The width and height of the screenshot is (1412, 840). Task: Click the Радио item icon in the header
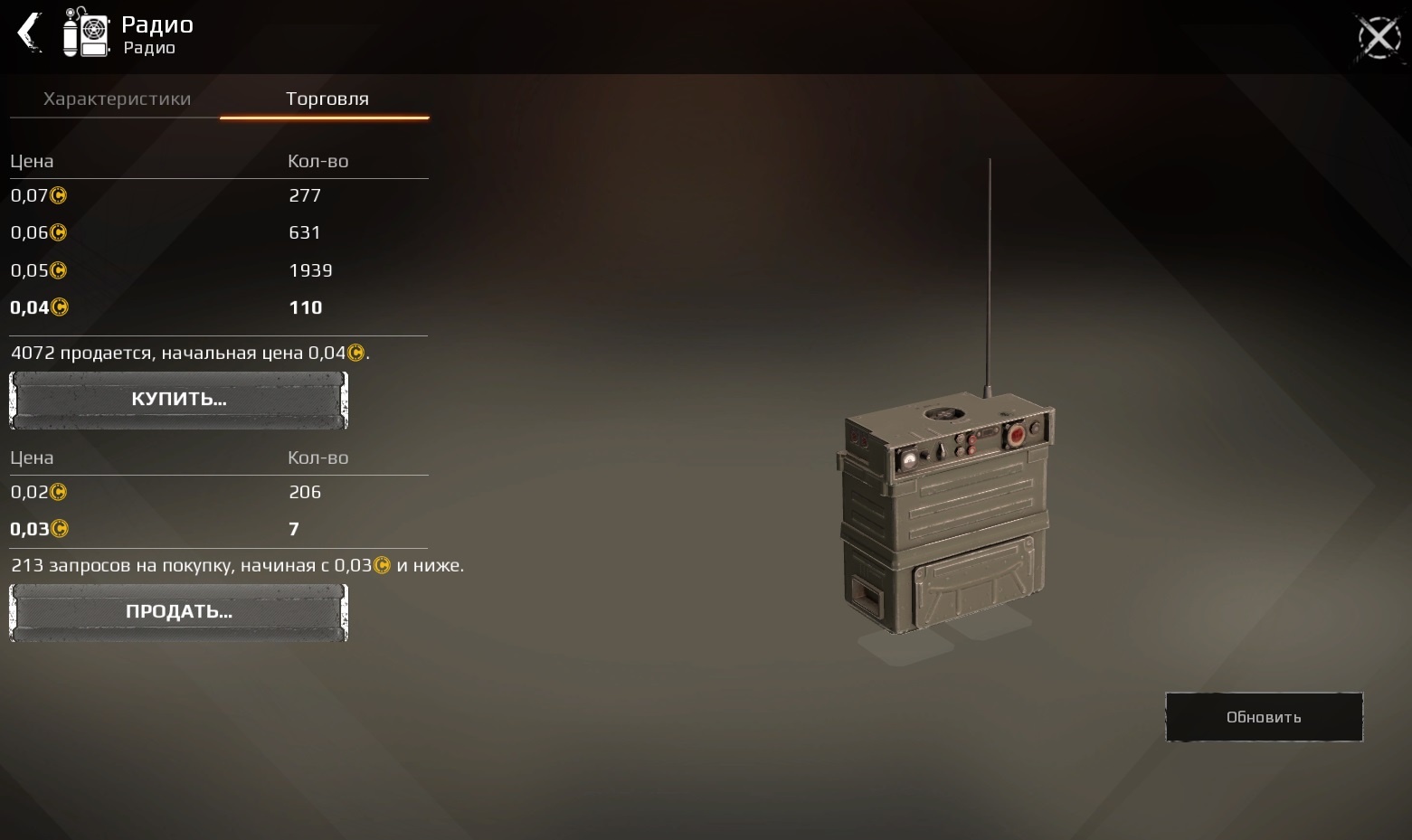pos(86,33)
